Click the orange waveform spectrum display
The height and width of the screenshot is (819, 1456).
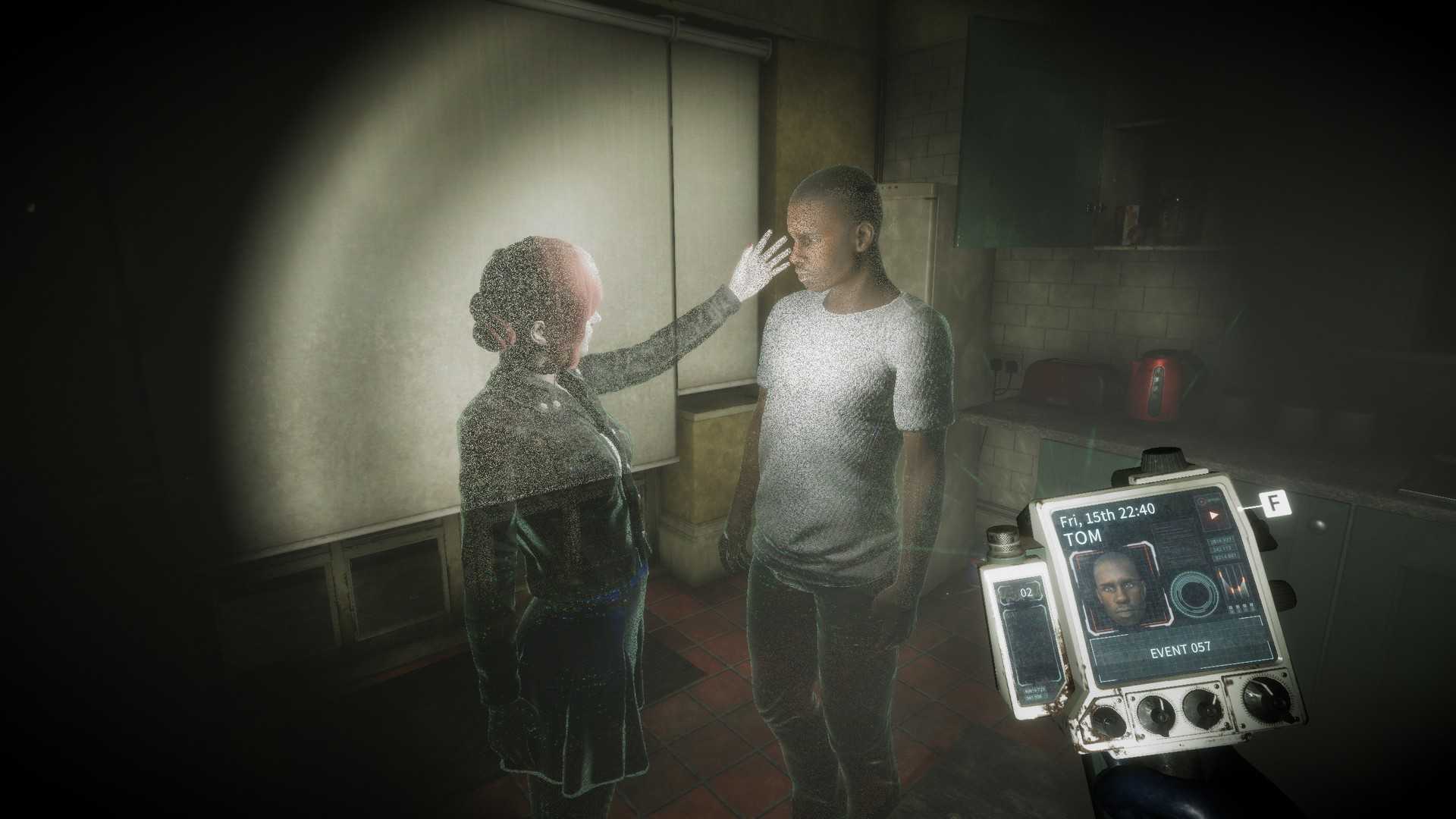(x=1233, y=584)
